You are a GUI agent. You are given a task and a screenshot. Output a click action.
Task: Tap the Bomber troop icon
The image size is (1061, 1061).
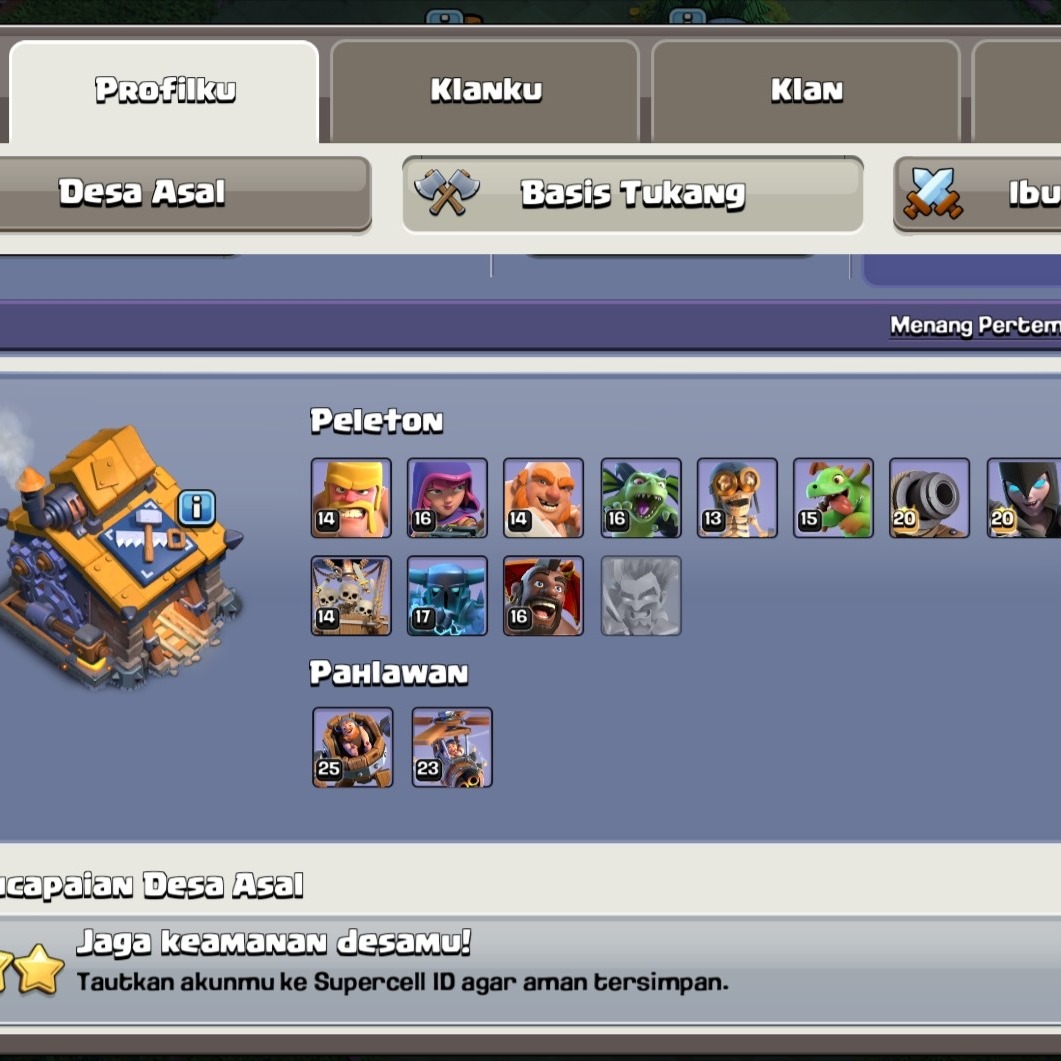(x=737, y=498)
